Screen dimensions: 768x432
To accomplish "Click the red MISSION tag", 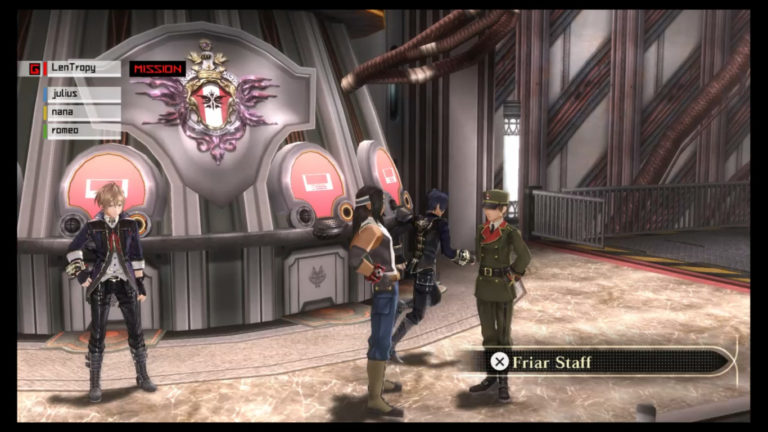I will [x=158, y=69].
